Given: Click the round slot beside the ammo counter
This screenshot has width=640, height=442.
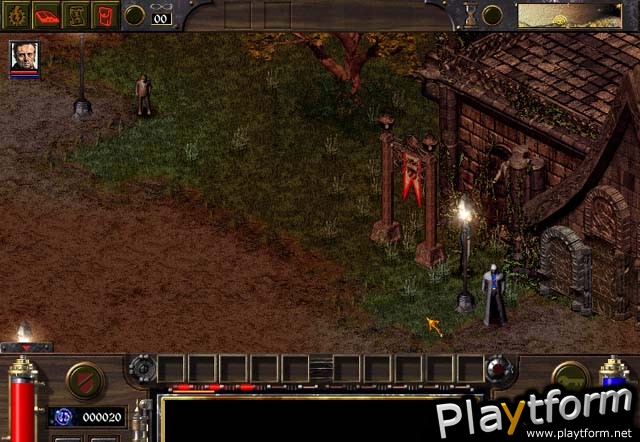Looking at the screenshot, I should (x=134, y=15).
